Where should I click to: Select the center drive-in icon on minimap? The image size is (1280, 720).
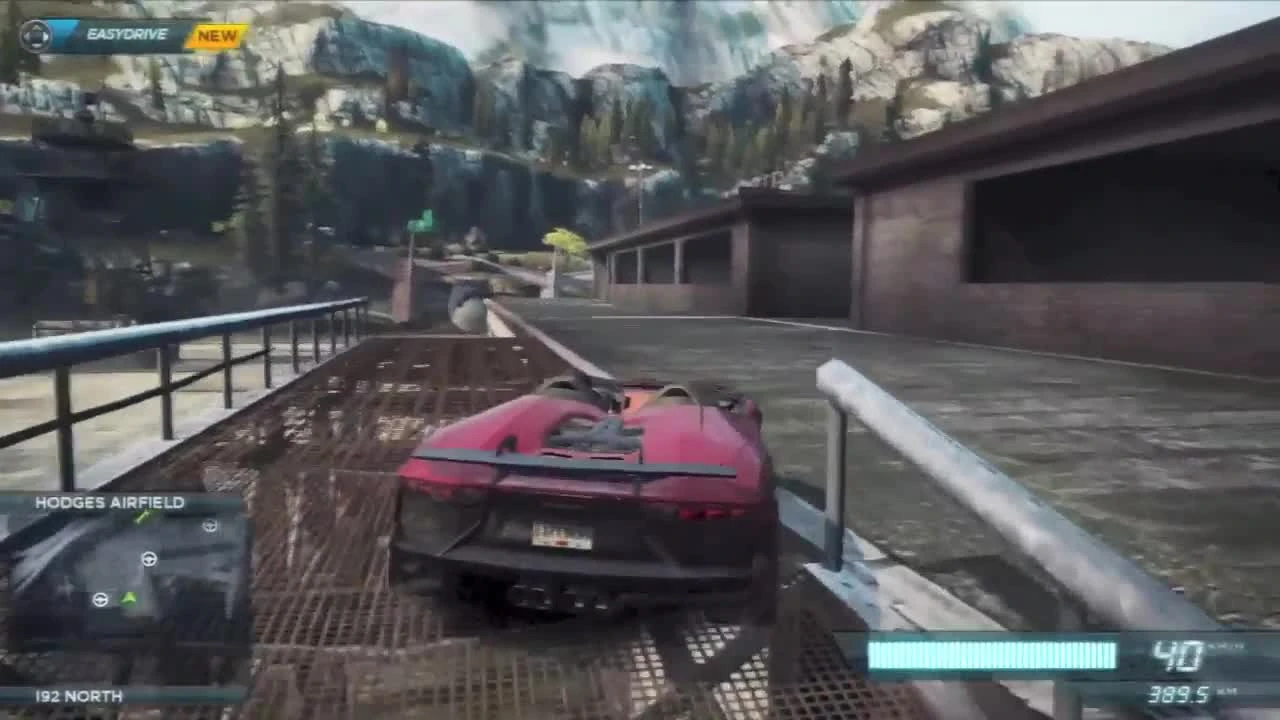click(x=149, y=559)
